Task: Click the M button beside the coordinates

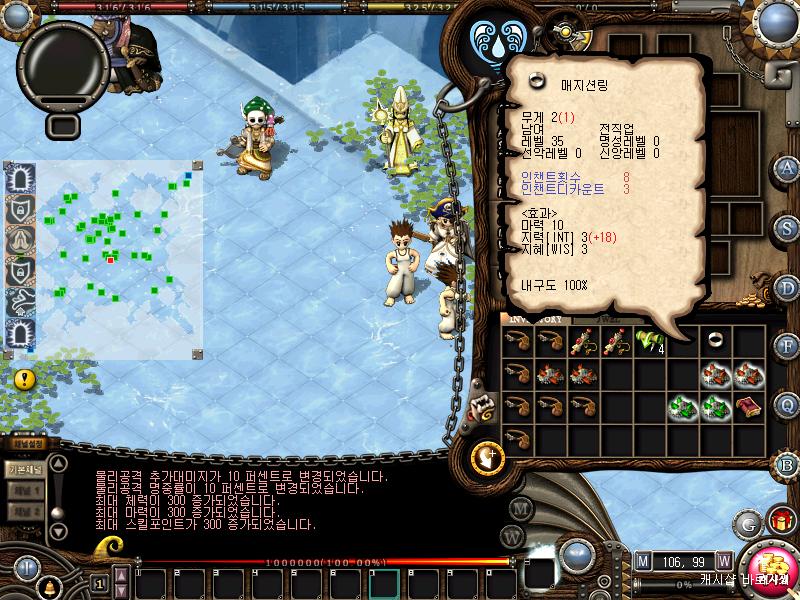Action: pos(642,560)
